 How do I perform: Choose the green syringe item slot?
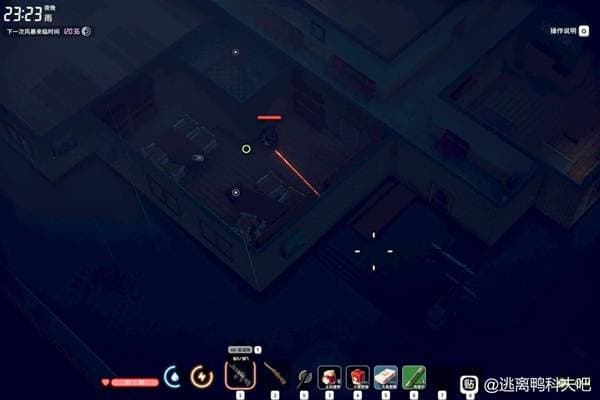[x=414, y=376]
